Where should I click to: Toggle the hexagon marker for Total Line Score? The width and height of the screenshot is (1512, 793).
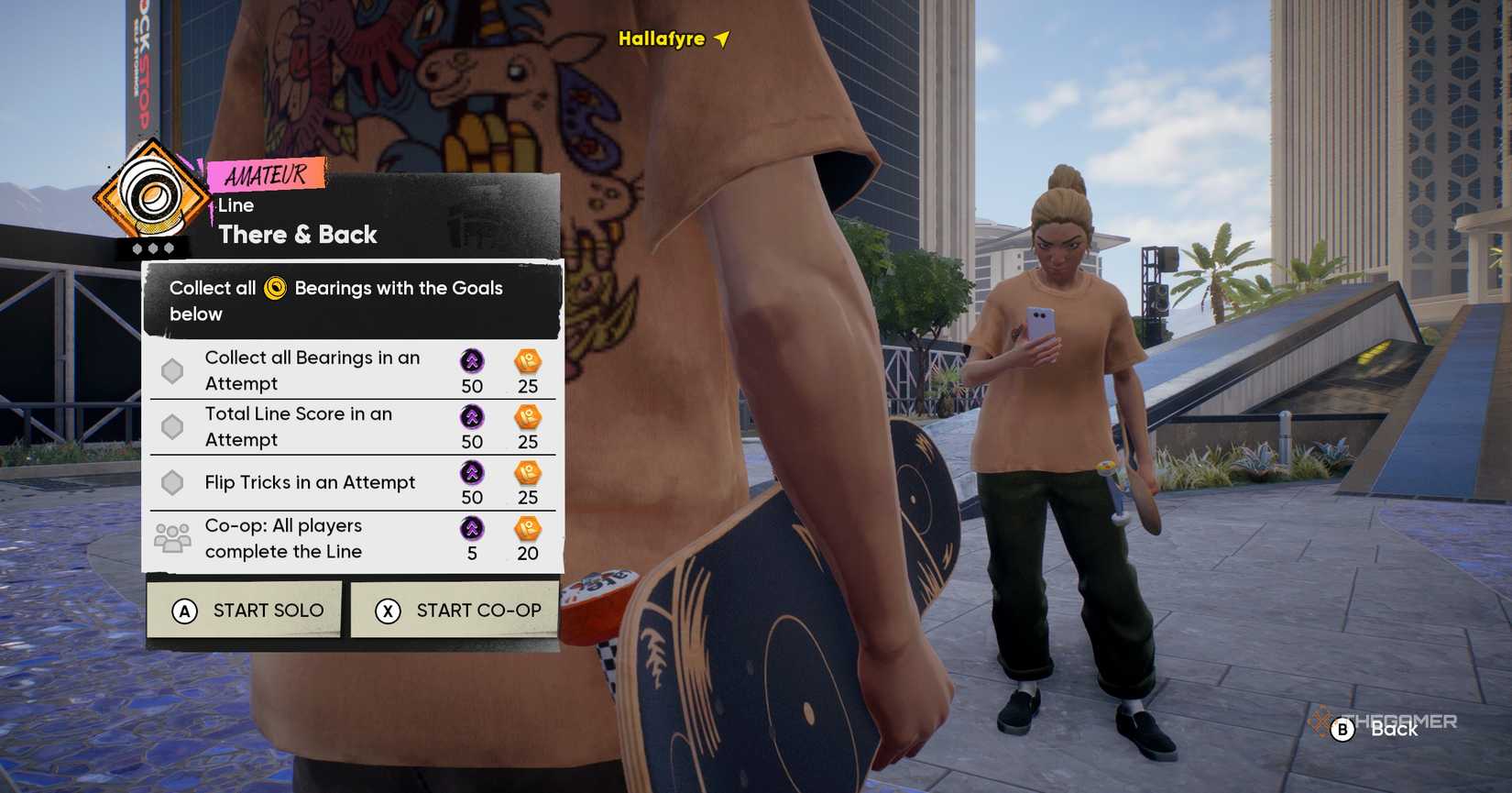point(171,426)
